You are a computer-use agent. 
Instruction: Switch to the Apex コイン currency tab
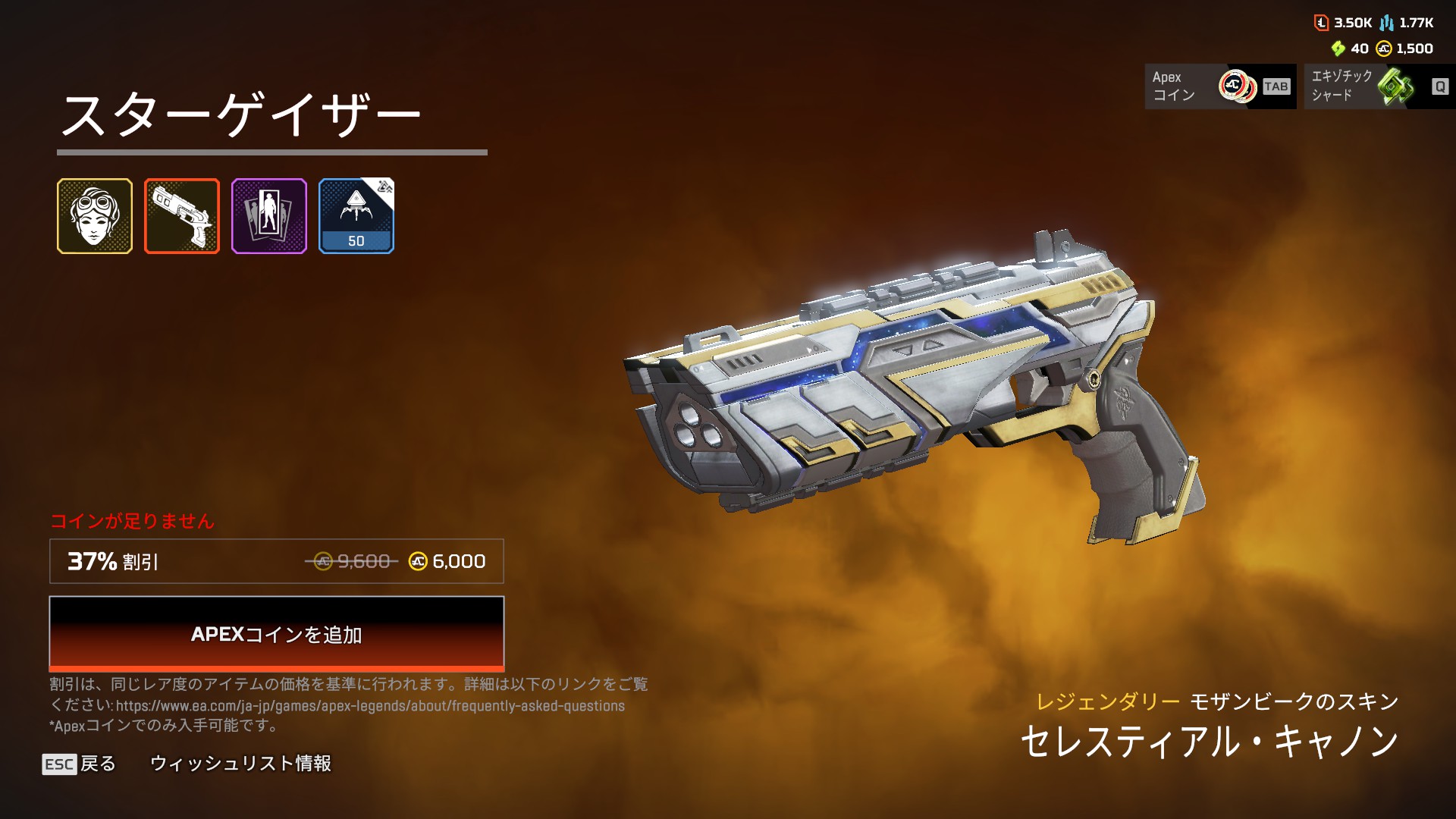[x=1220, y=86]
